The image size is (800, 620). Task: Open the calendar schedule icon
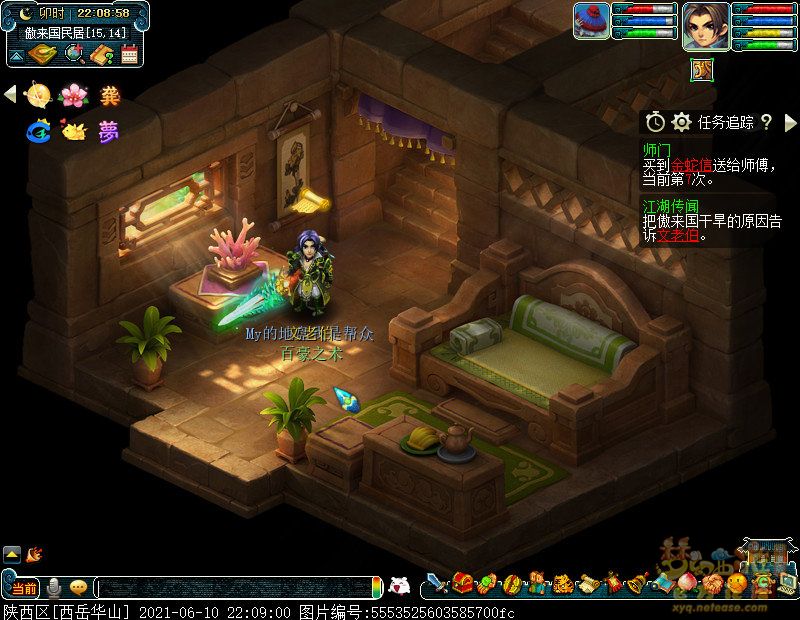click(x=128, y=54)
